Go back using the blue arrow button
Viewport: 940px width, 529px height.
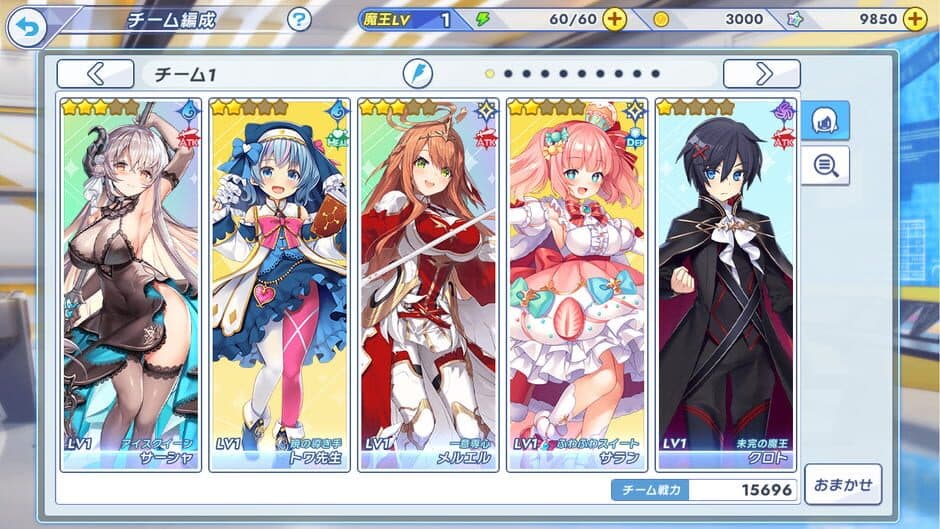(27, 27)
